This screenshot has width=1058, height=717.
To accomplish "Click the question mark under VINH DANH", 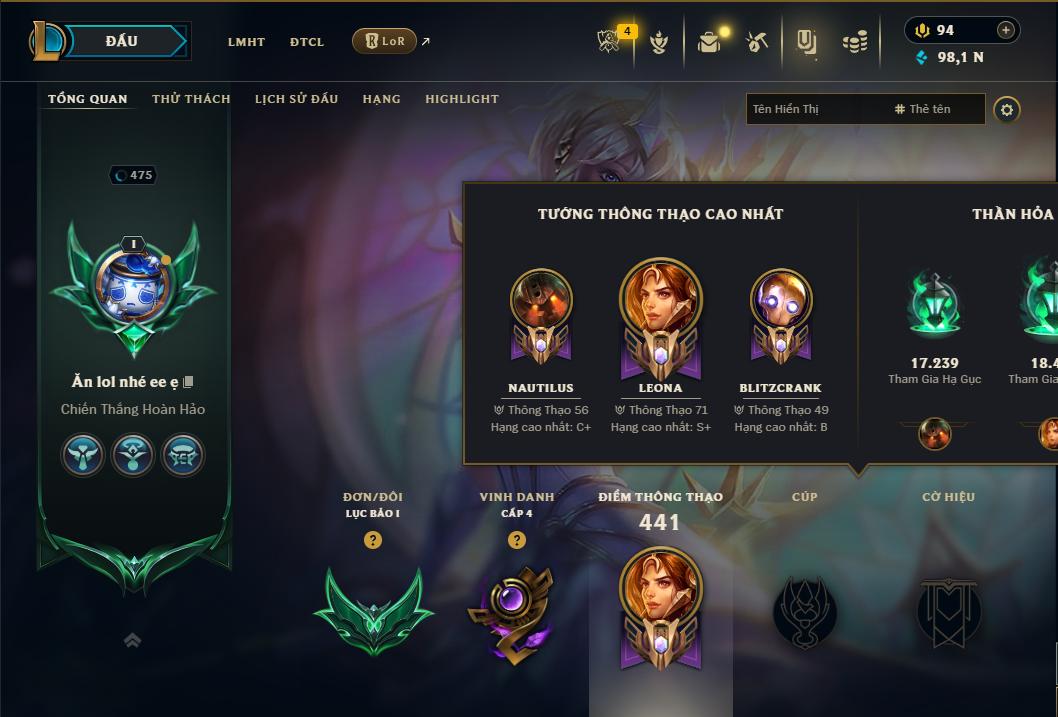I will coord(517,540).
